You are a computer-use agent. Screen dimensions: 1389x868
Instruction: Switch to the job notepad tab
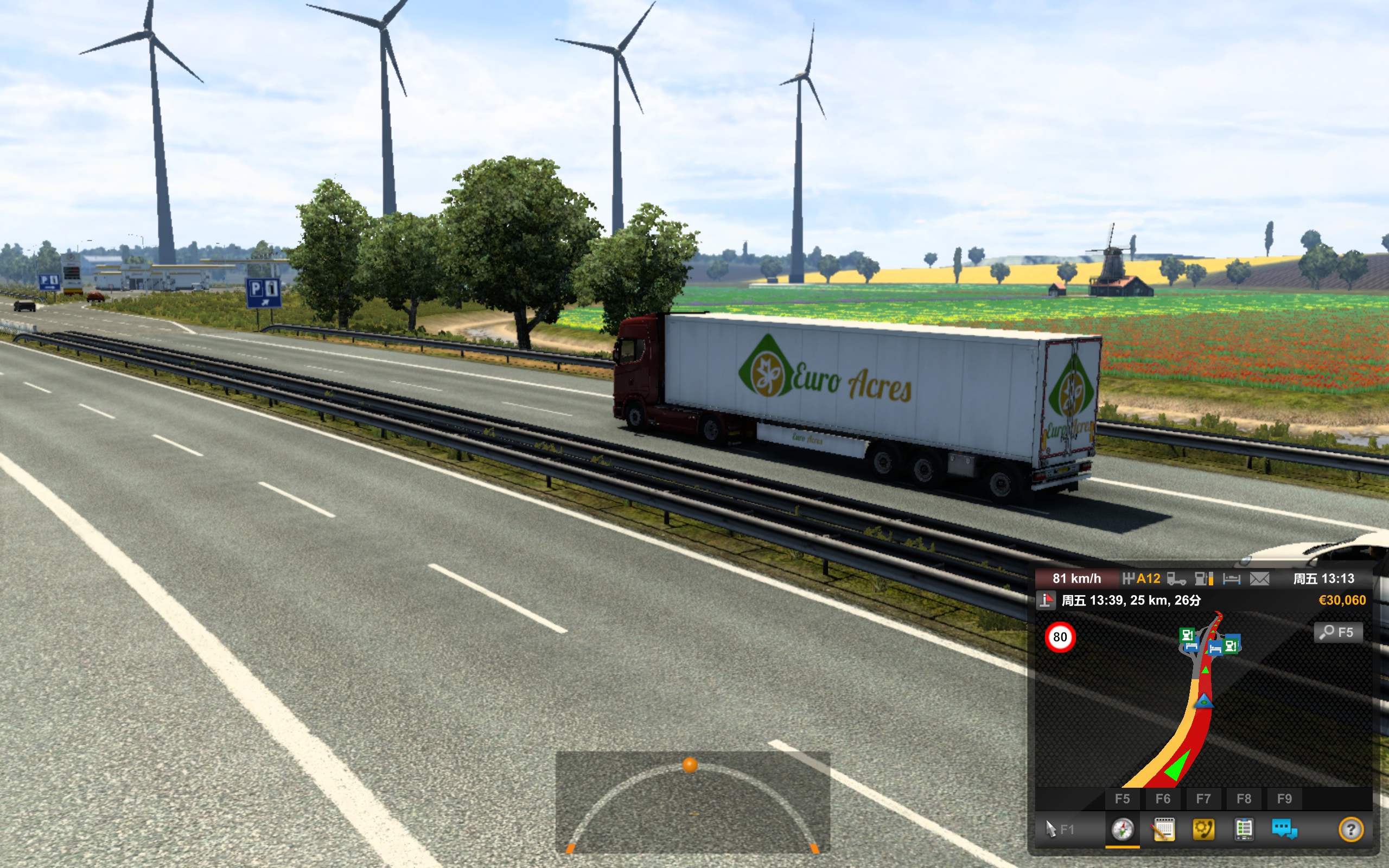pos(1163,829)
